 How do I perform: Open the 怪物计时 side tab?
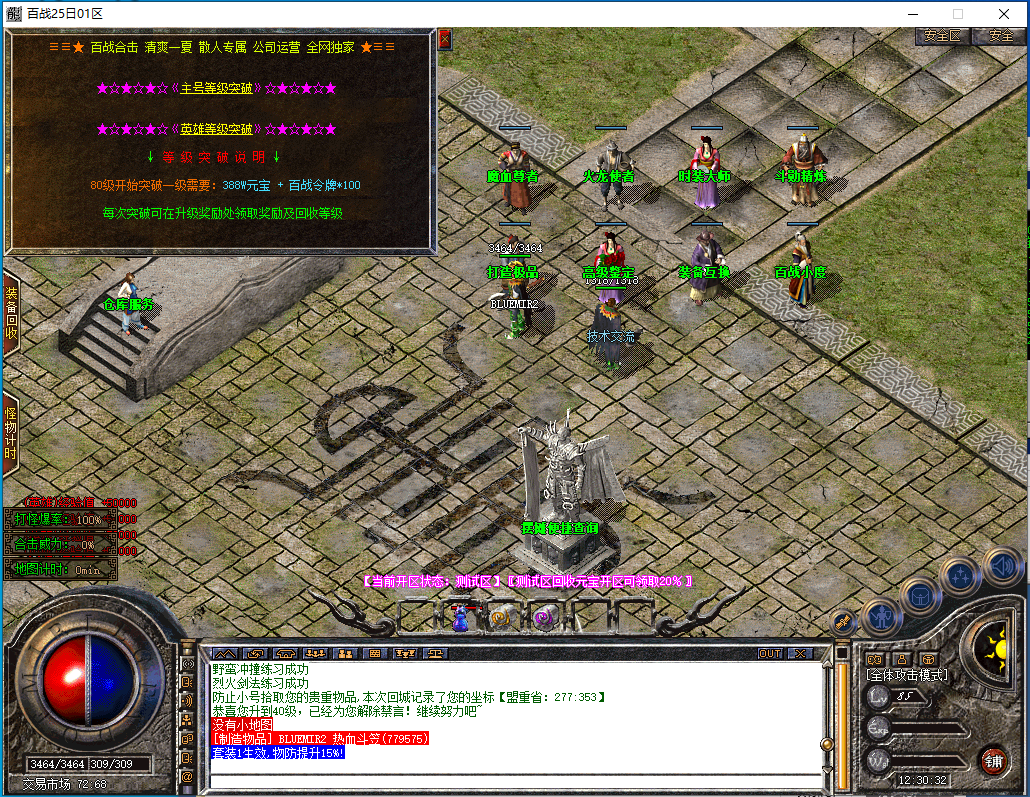(x=11, y=431)
